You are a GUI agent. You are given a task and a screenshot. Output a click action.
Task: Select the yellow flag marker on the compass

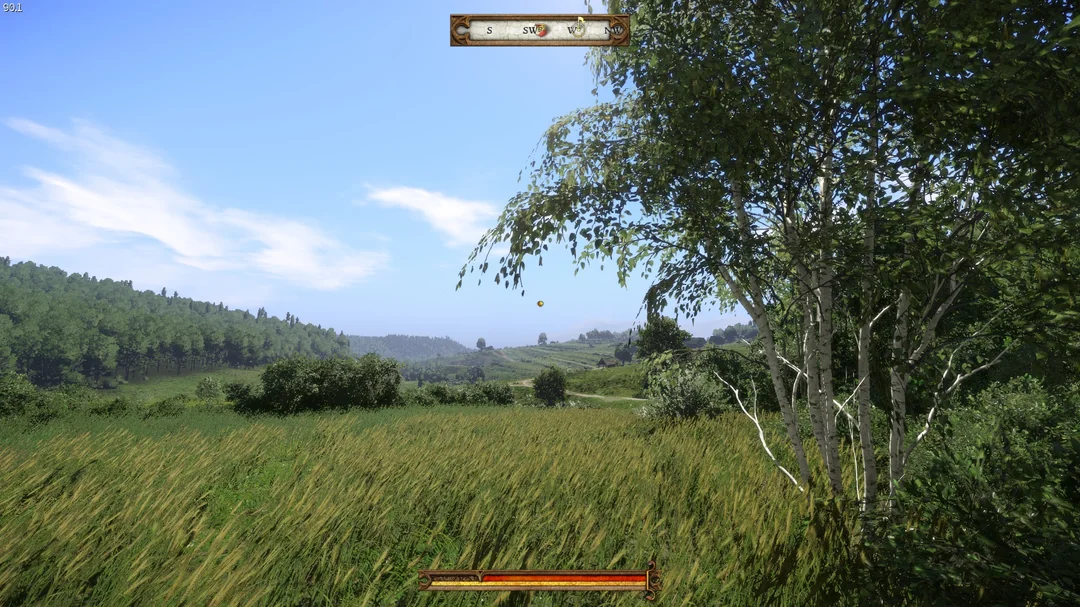click(579, 25)
